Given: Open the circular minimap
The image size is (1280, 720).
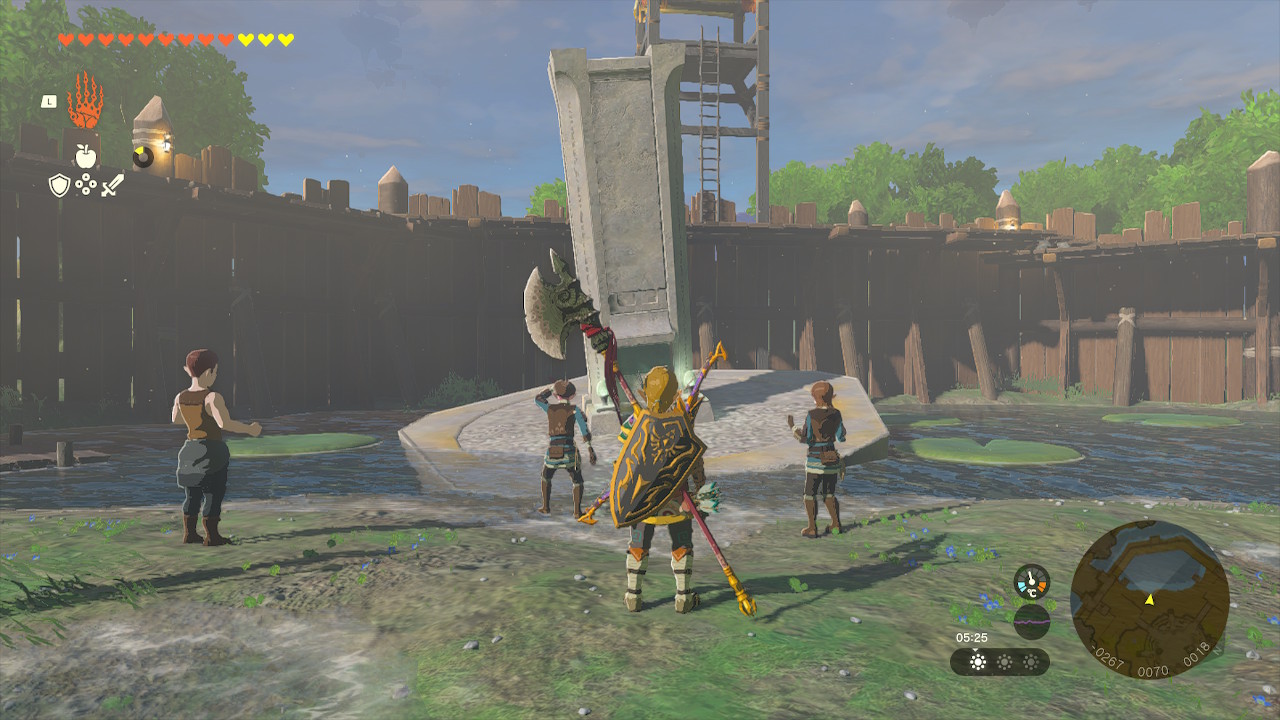Looking at the screenshot, I should click(x=1149, y=598).
